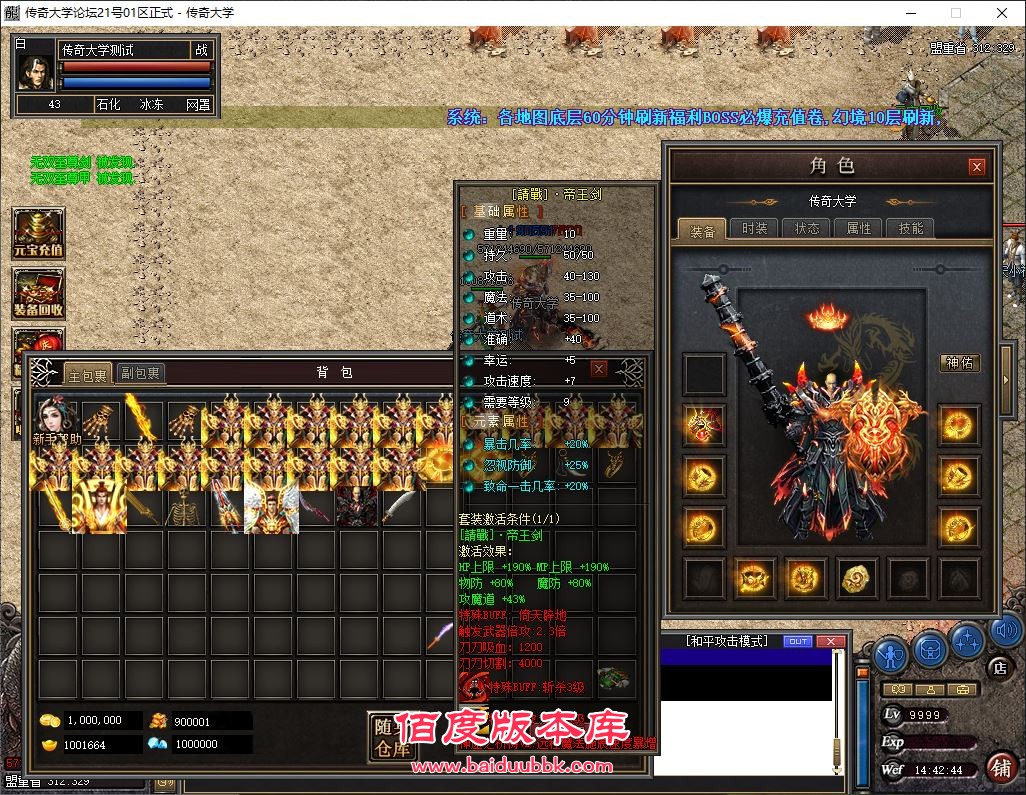This screenshot has width=1026, height=795.
Task: Toggle the sound speaker button
Action: 1004,632
